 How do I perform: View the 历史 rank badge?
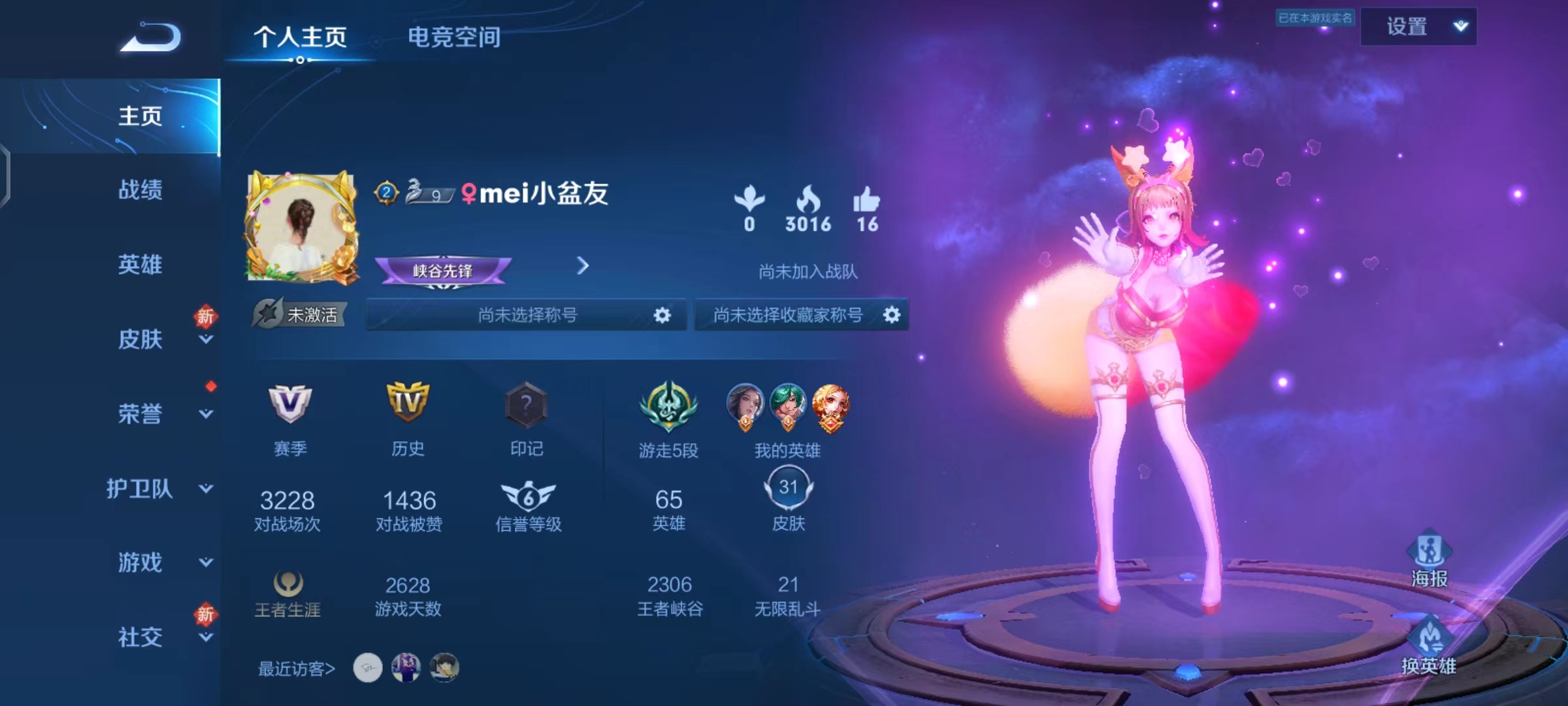click(408, 403)
